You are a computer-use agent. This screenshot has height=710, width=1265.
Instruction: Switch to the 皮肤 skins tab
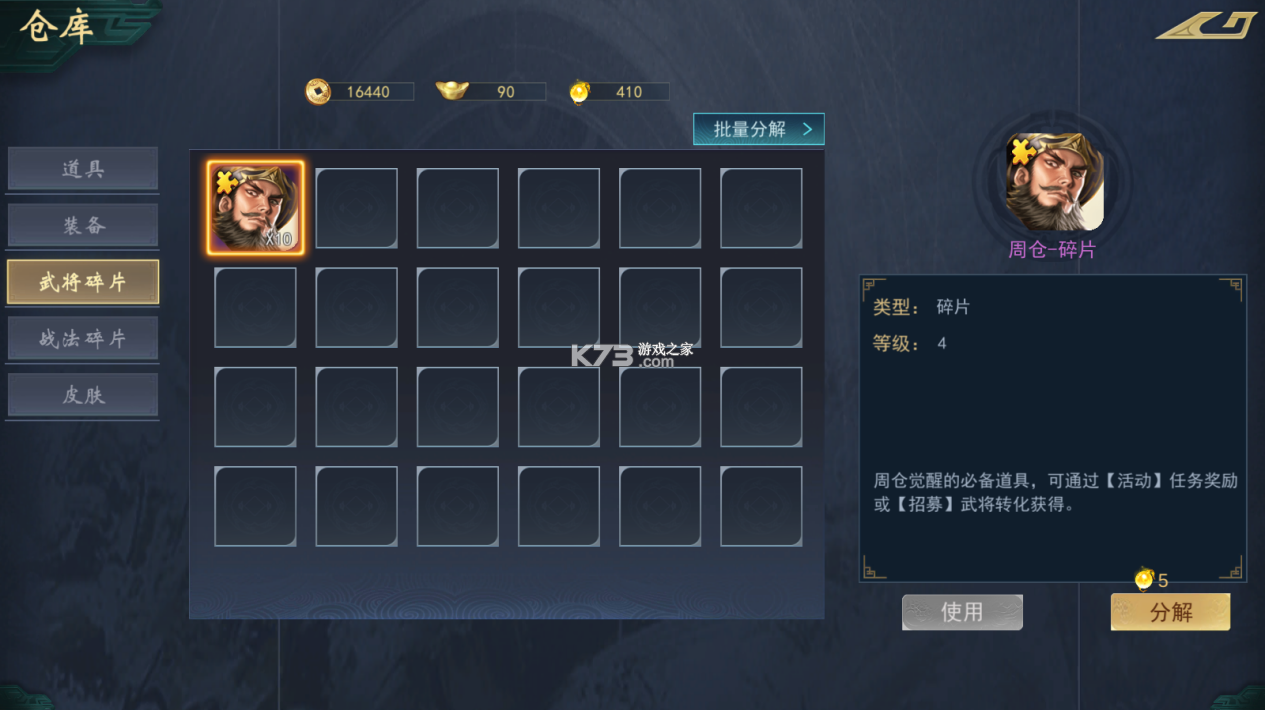tap(83, 395)
